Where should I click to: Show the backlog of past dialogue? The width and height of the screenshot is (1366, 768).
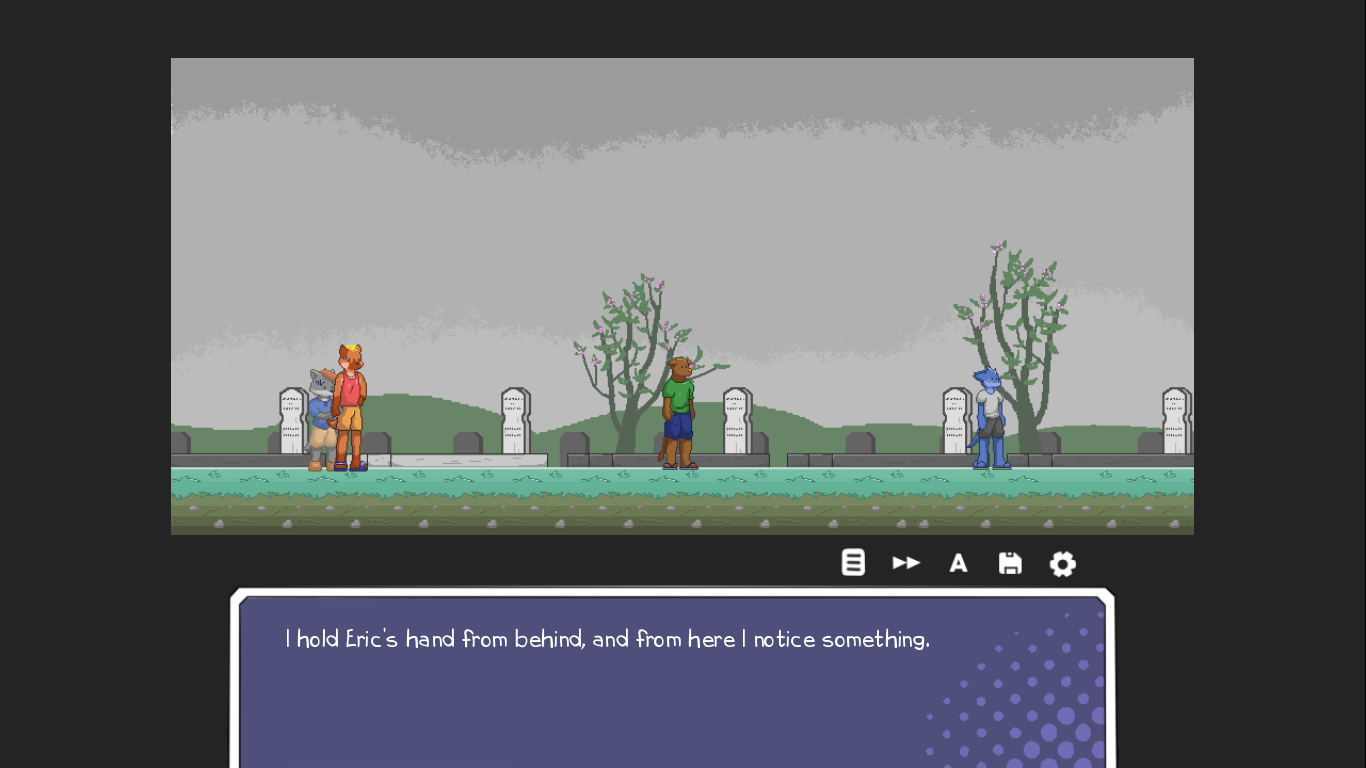click(x=853, y=562)
